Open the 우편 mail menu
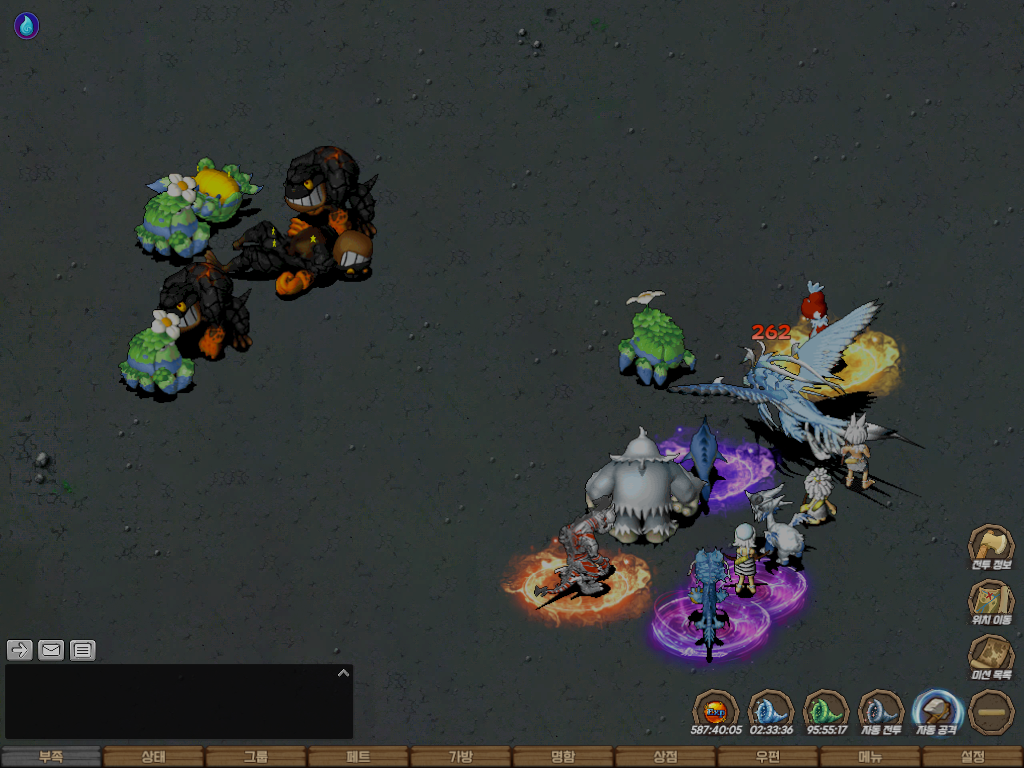 coord(767,757)
